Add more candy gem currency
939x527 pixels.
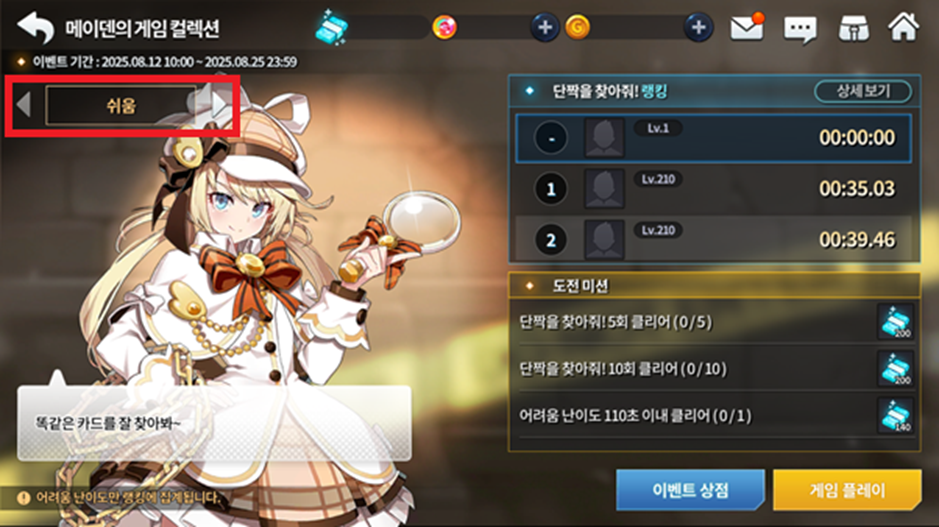coord(543,27)
